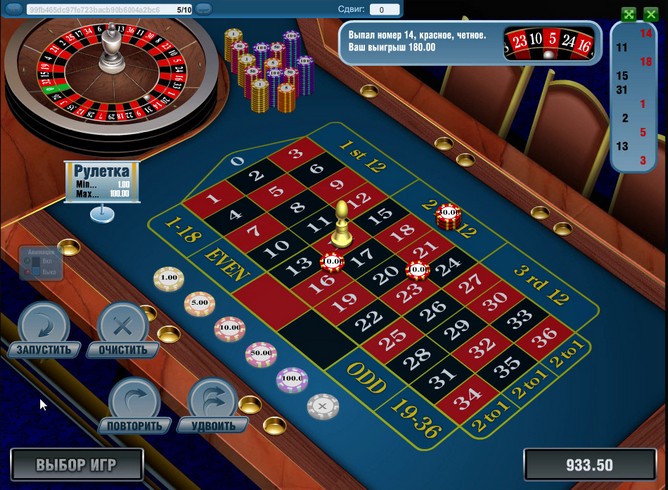Double the bet with УДВОИТЬ
The image size is (668, 490).
[x=213, y=405]
